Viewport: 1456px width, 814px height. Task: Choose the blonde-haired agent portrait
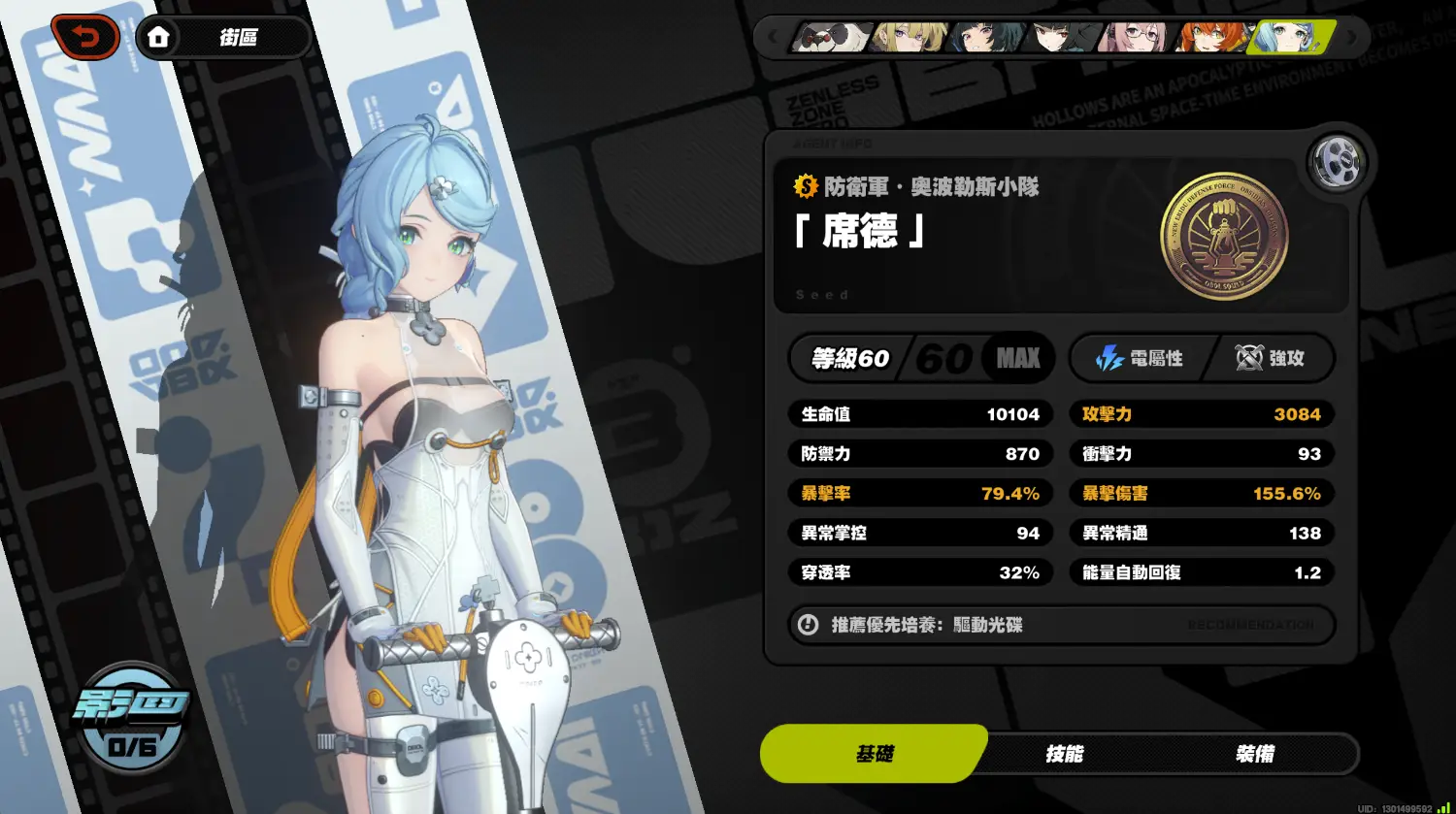click(x=908, y=38)
